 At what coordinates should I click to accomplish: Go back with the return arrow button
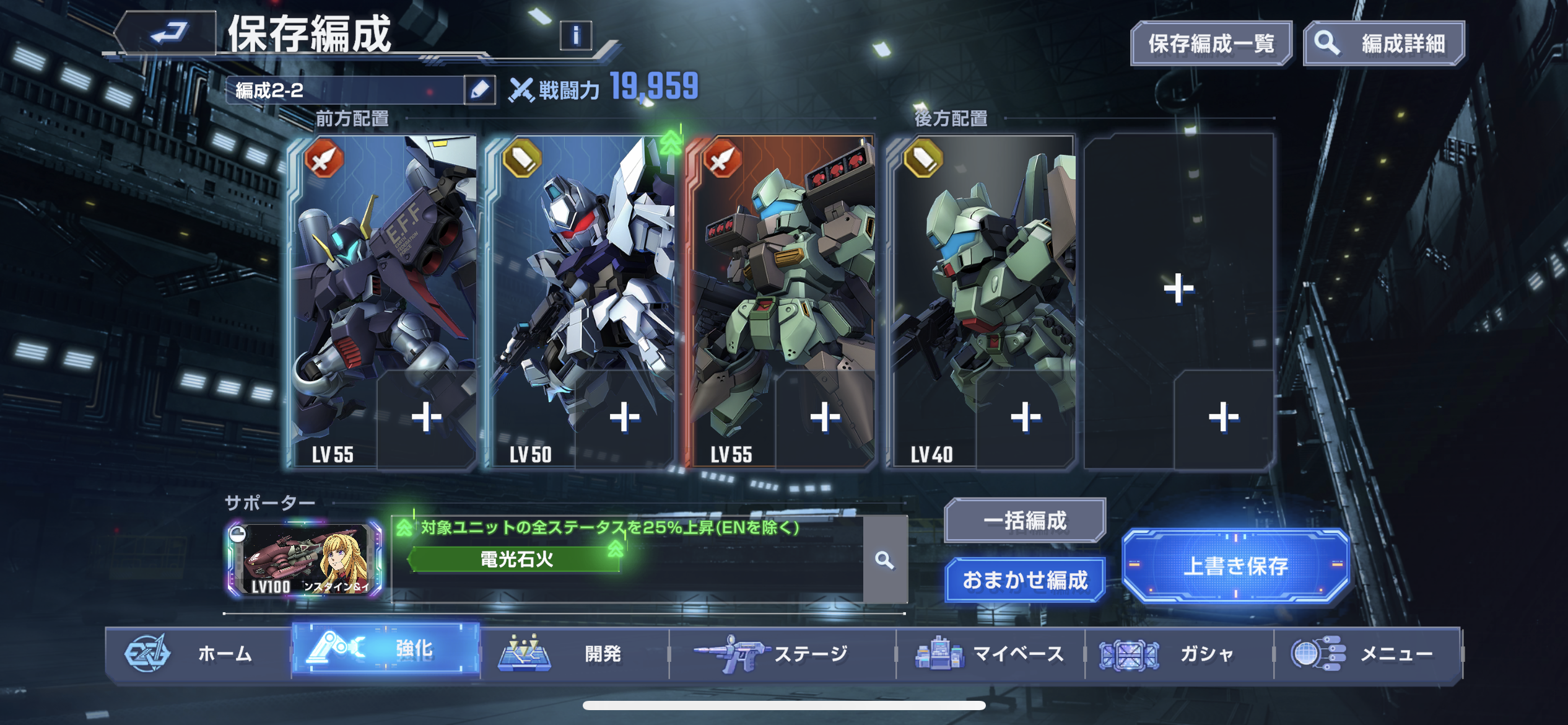click(x=168, y=33)
